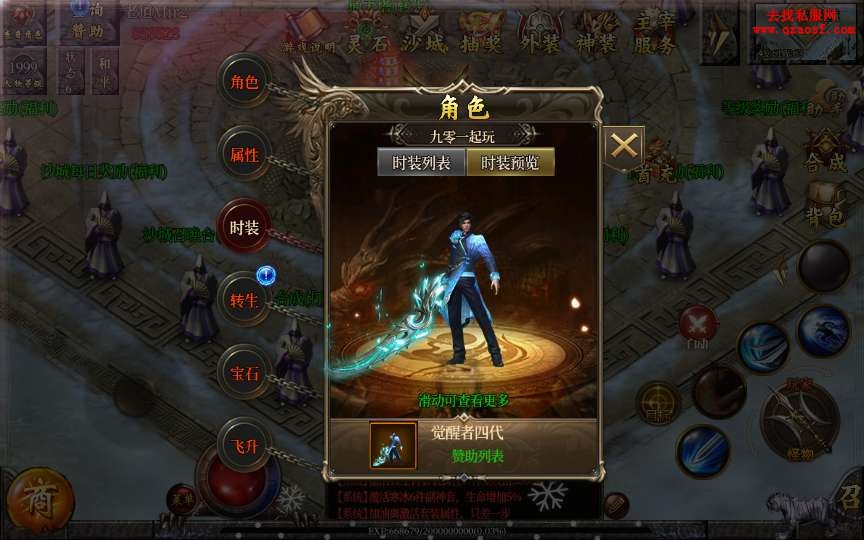
Task: Open the 飞升 ascension menu
Action: coord(244,446)
